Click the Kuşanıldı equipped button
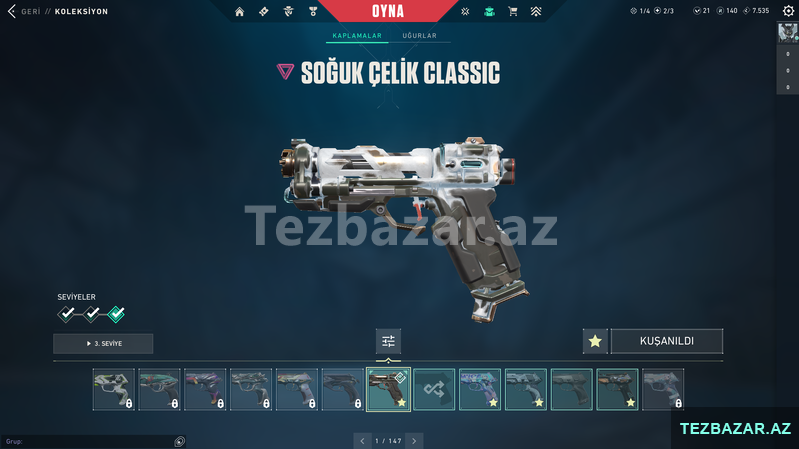 pos(667,341)
